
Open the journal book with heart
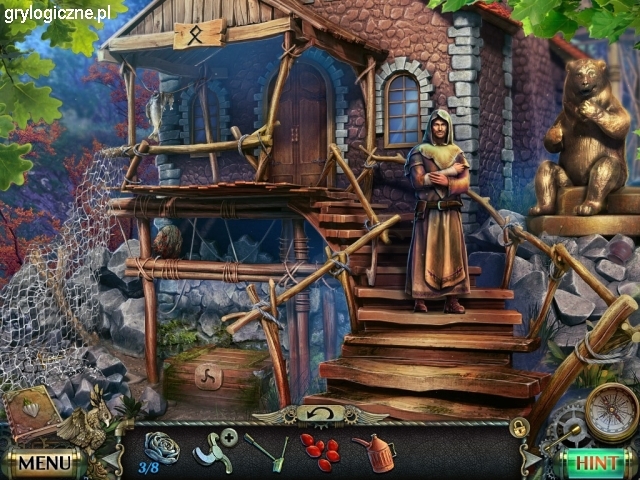point(34,410)
